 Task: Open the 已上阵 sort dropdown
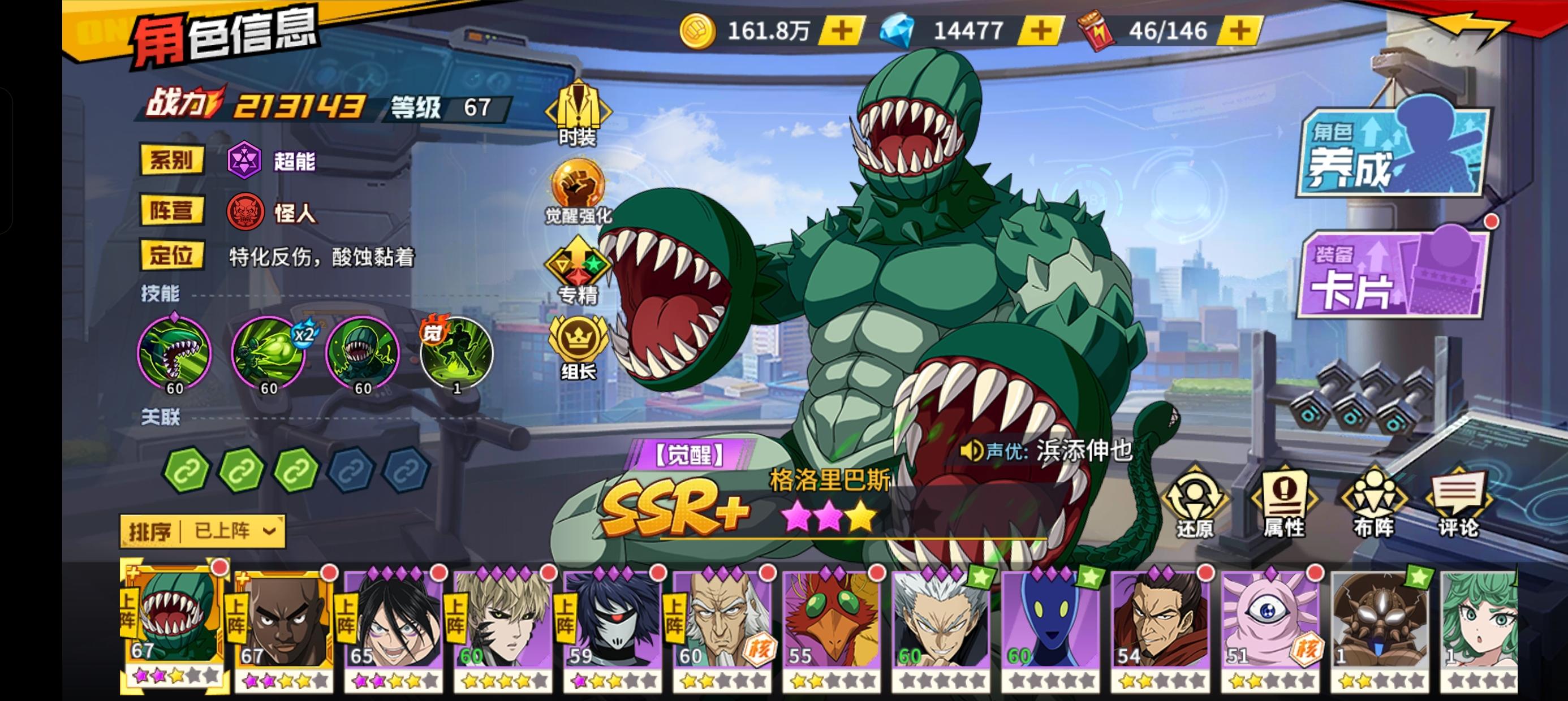click(x=238, y=531)
